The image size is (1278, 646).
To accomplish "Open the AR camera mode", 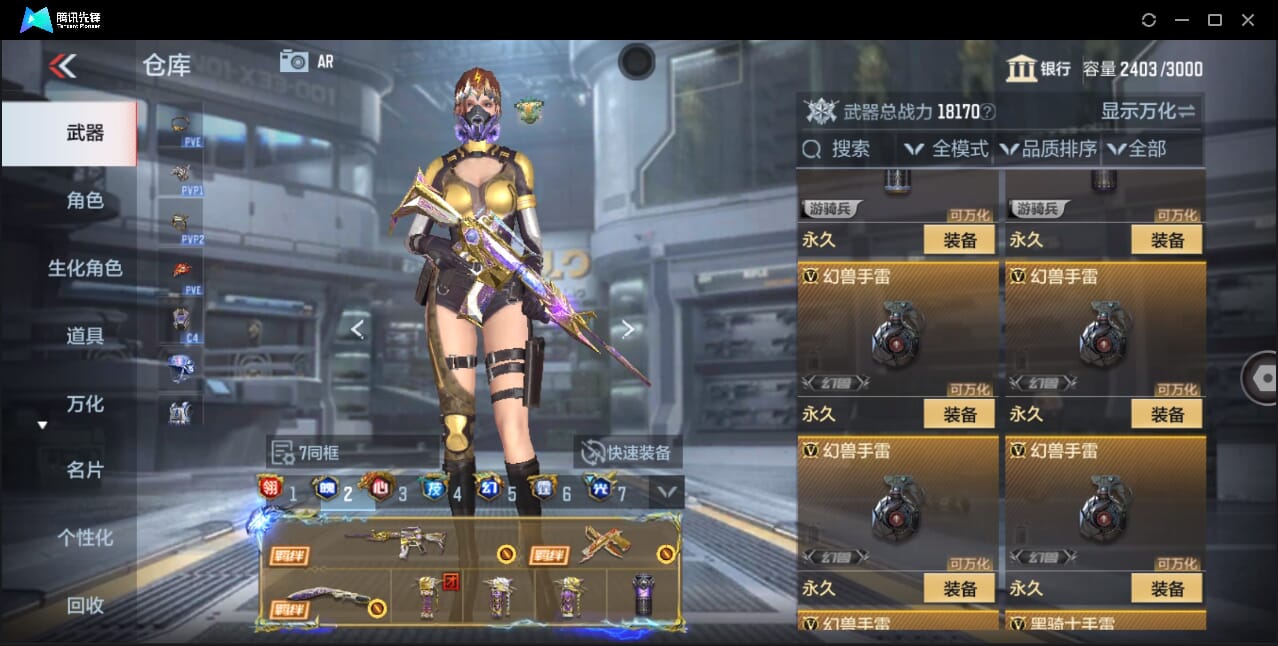I will tap(306, 61).
